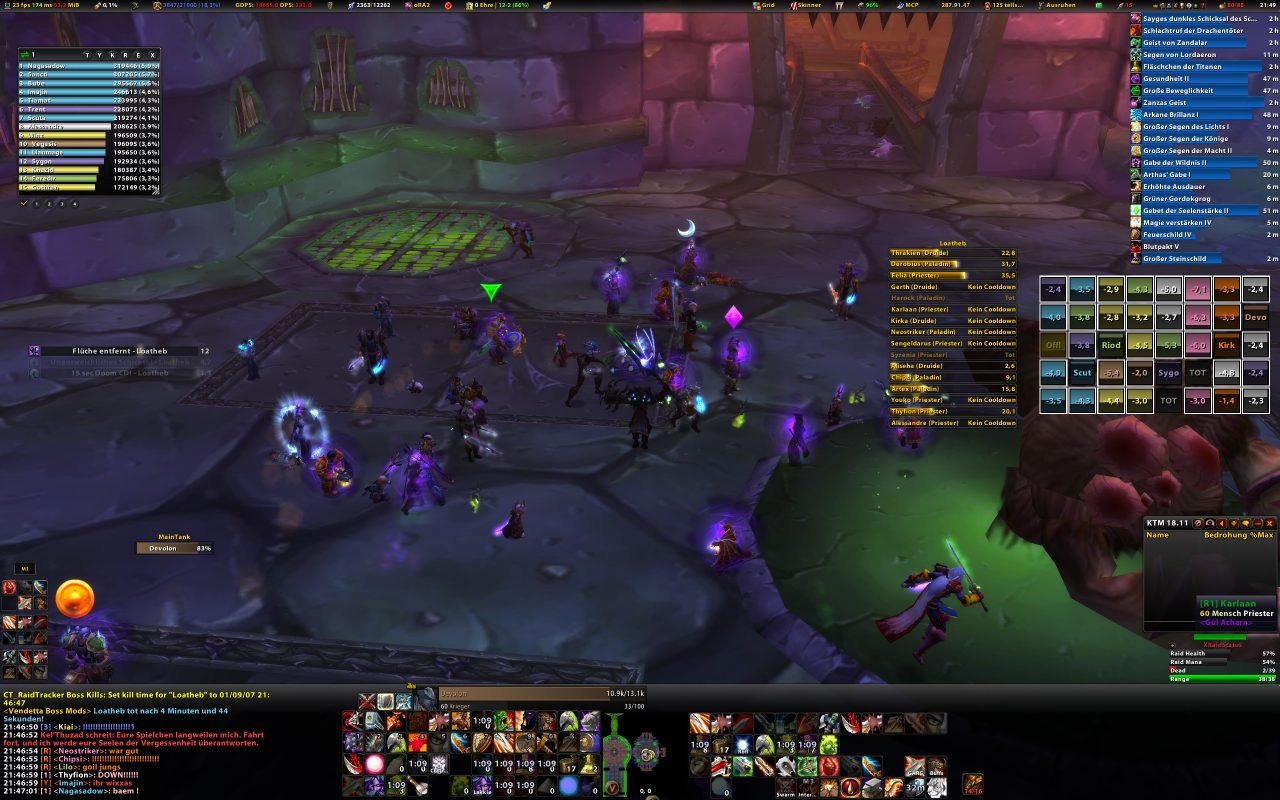Click Thrakien (Druide) in the Loatheb cooldown list

point(952,253)
